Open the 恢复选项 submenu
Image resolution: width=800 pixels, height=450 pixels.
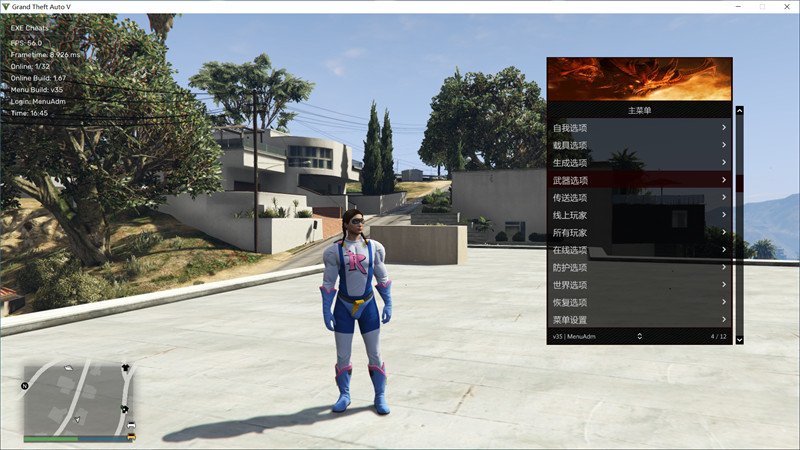click(639, 302)
